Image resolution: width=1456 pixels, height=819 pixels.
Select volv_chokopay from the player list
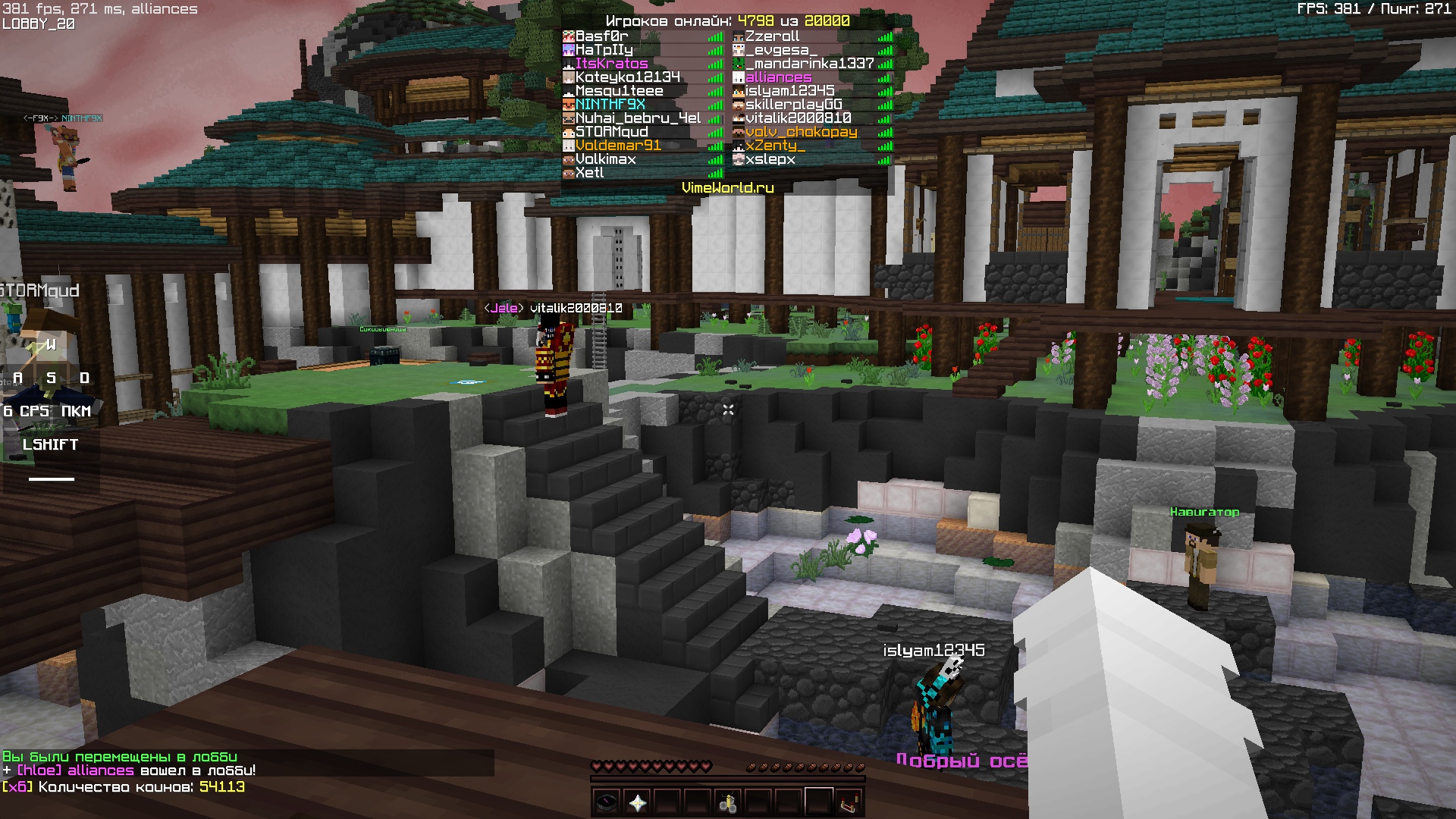(801, 132)
